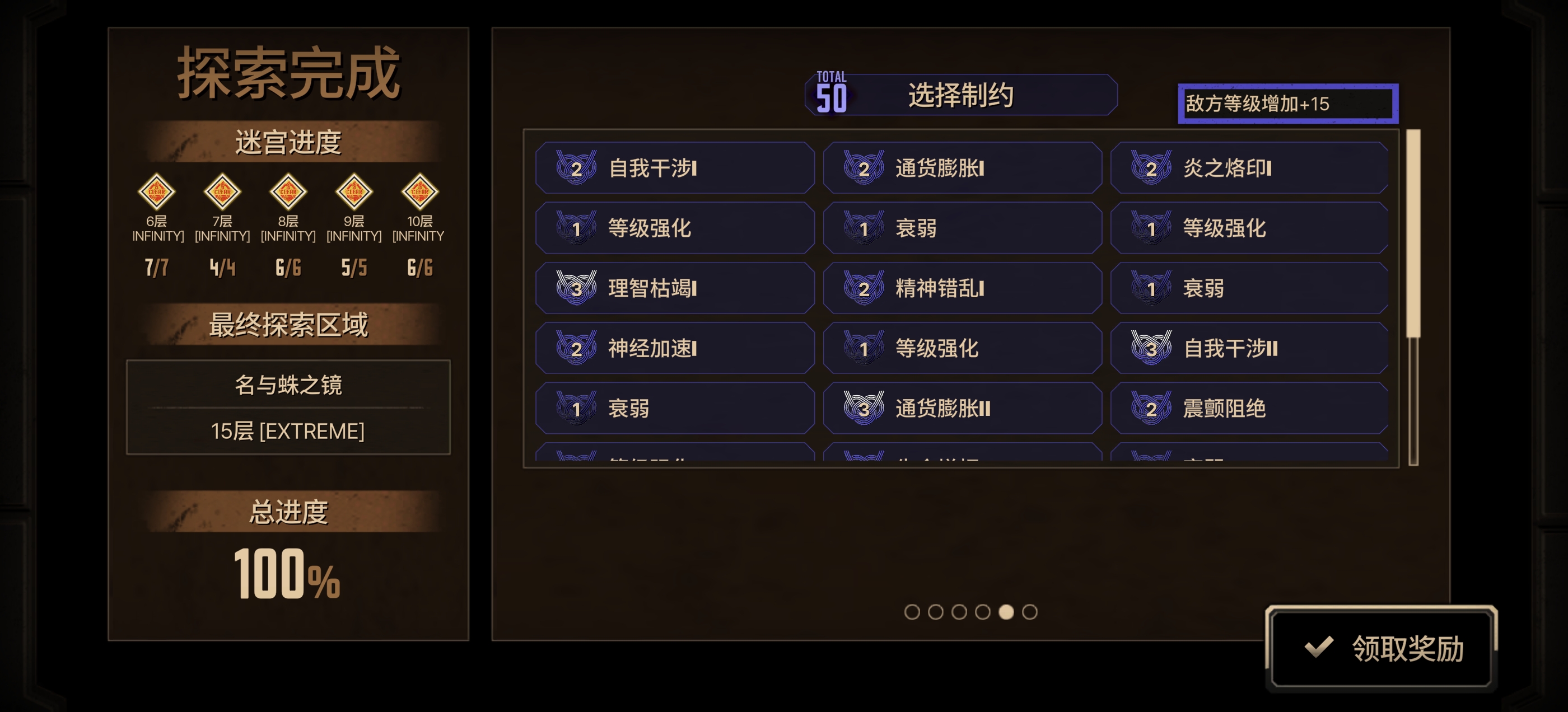
Task: Switch to the last pagination dot
Action: tap(1030, 613)
